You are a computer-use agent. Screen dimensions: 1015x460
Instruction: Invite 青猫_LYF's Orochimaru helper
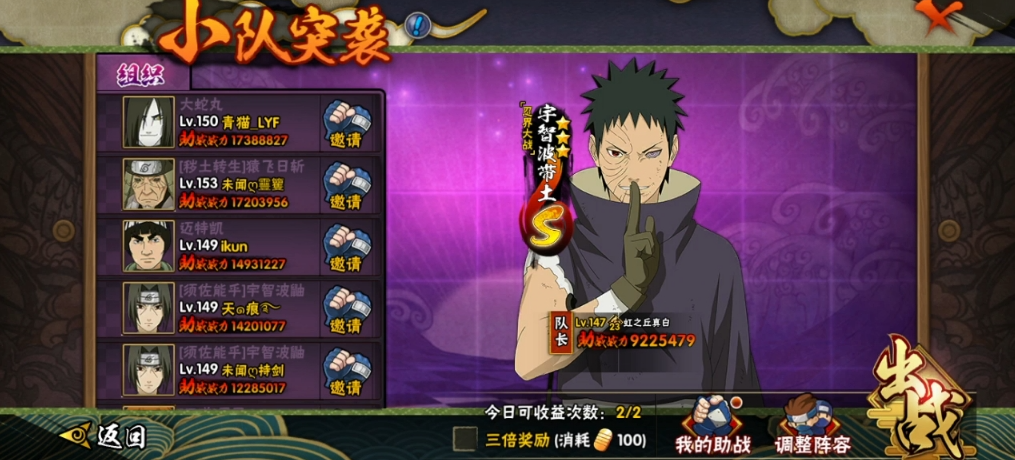[x=346, y=122]
